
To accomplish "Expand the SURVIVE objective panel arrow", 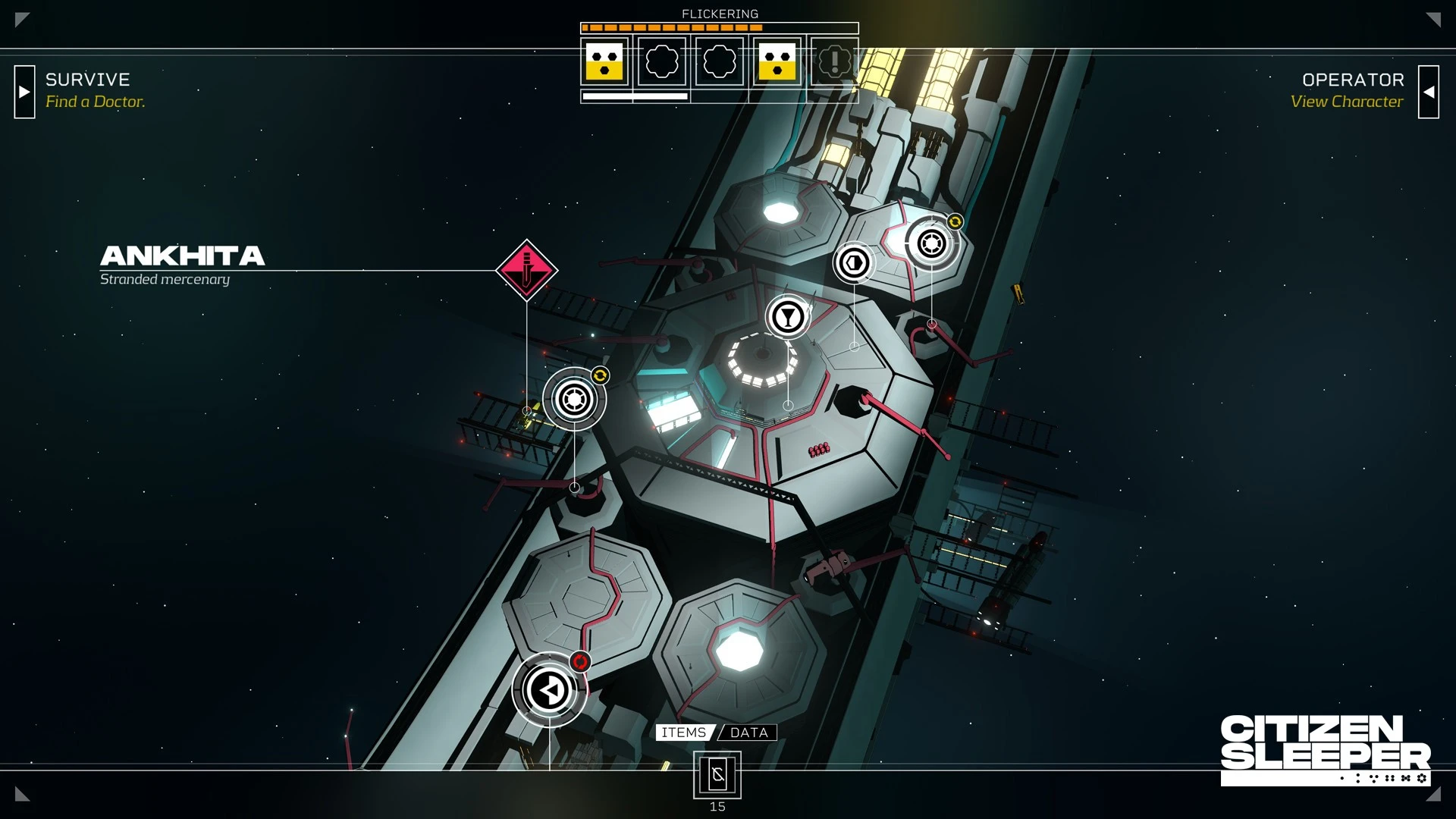I will coord(24,92).
